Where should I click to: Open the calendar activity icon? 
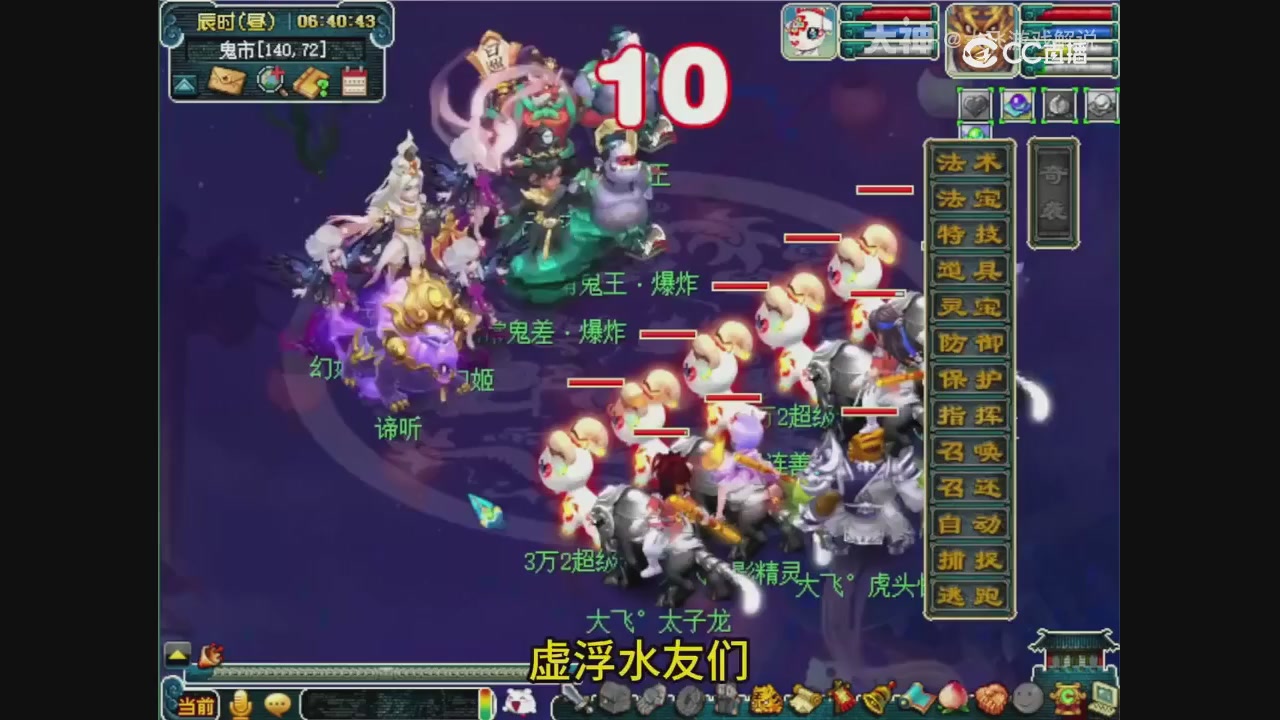click(x=354, y=80)
